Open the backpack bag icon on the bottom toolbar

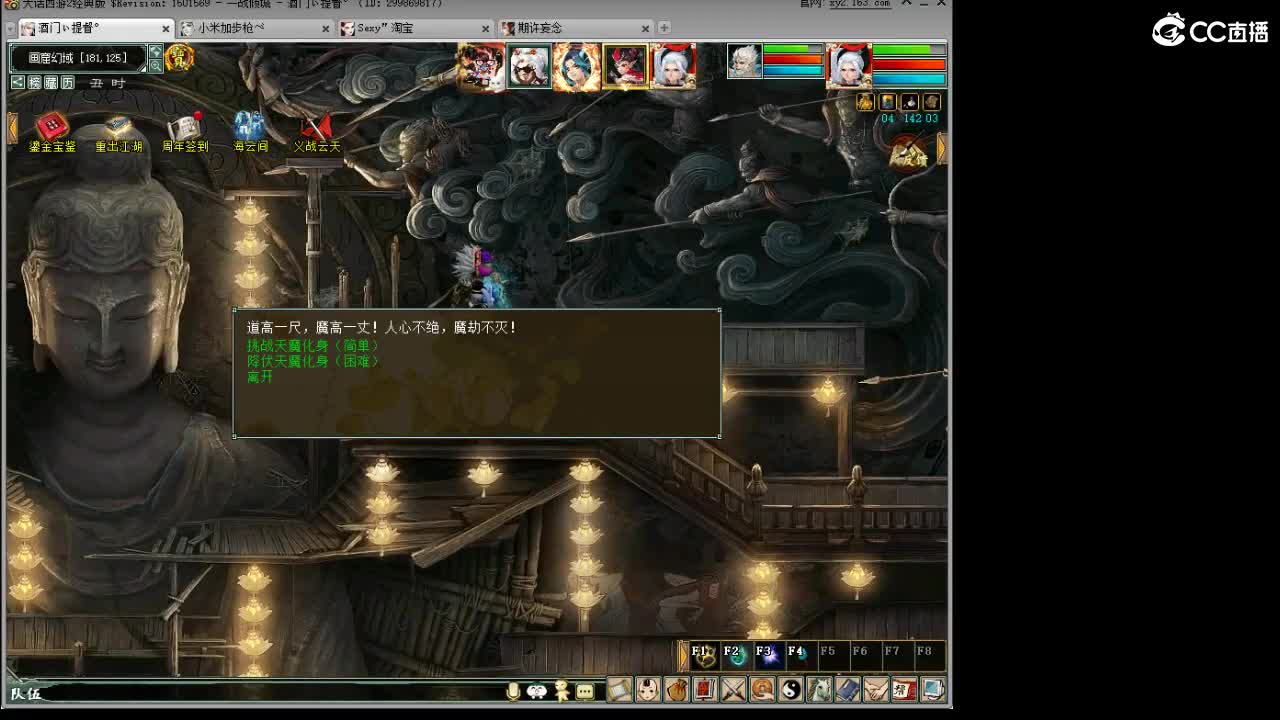(676, 689)
